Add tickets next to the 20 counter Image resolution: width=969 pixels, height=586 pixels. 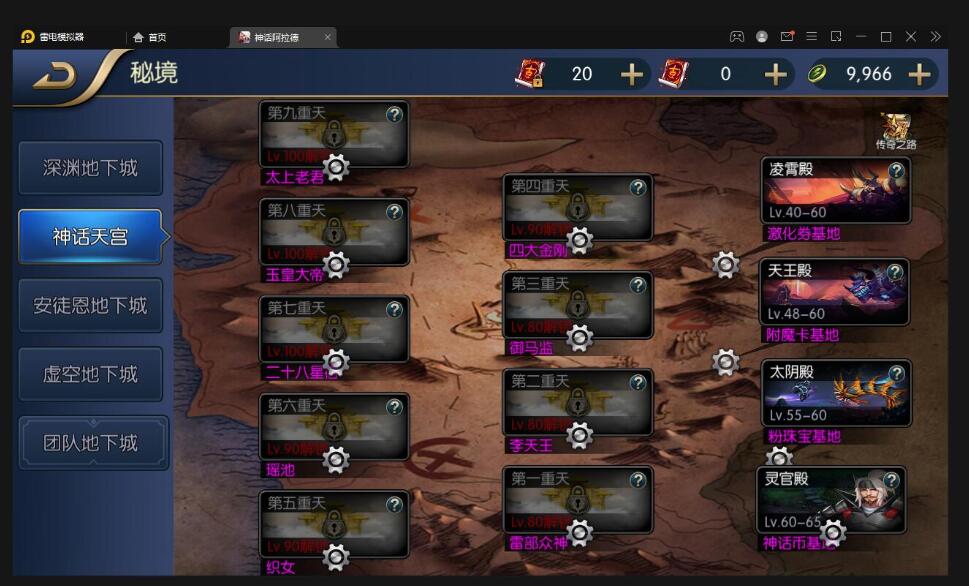[632, 74]
